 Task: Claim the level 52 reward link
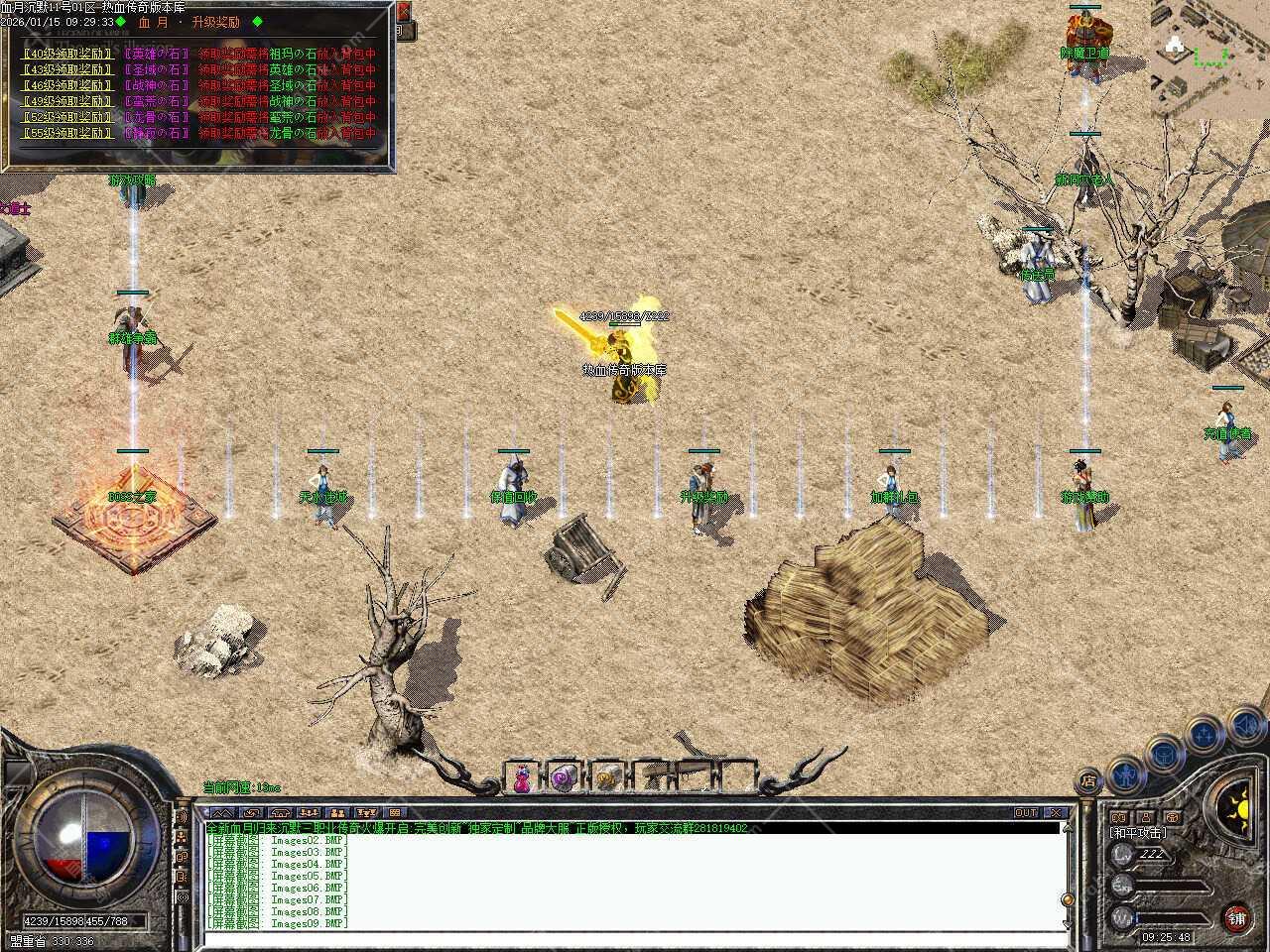[67, 117]
